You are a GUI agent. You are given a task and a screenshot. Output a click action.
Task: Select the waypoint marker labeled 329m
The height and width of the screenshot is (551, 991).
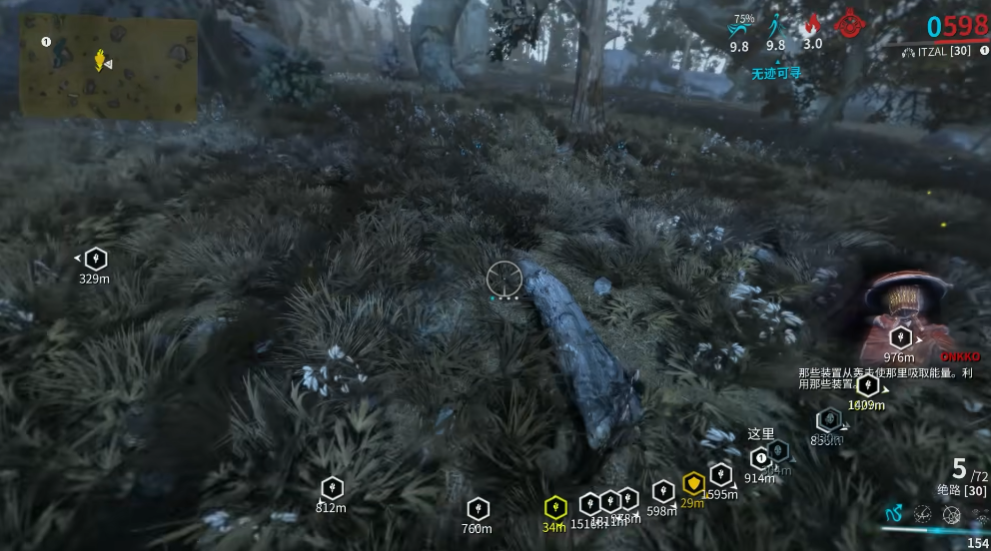click(x=95, y=259)
